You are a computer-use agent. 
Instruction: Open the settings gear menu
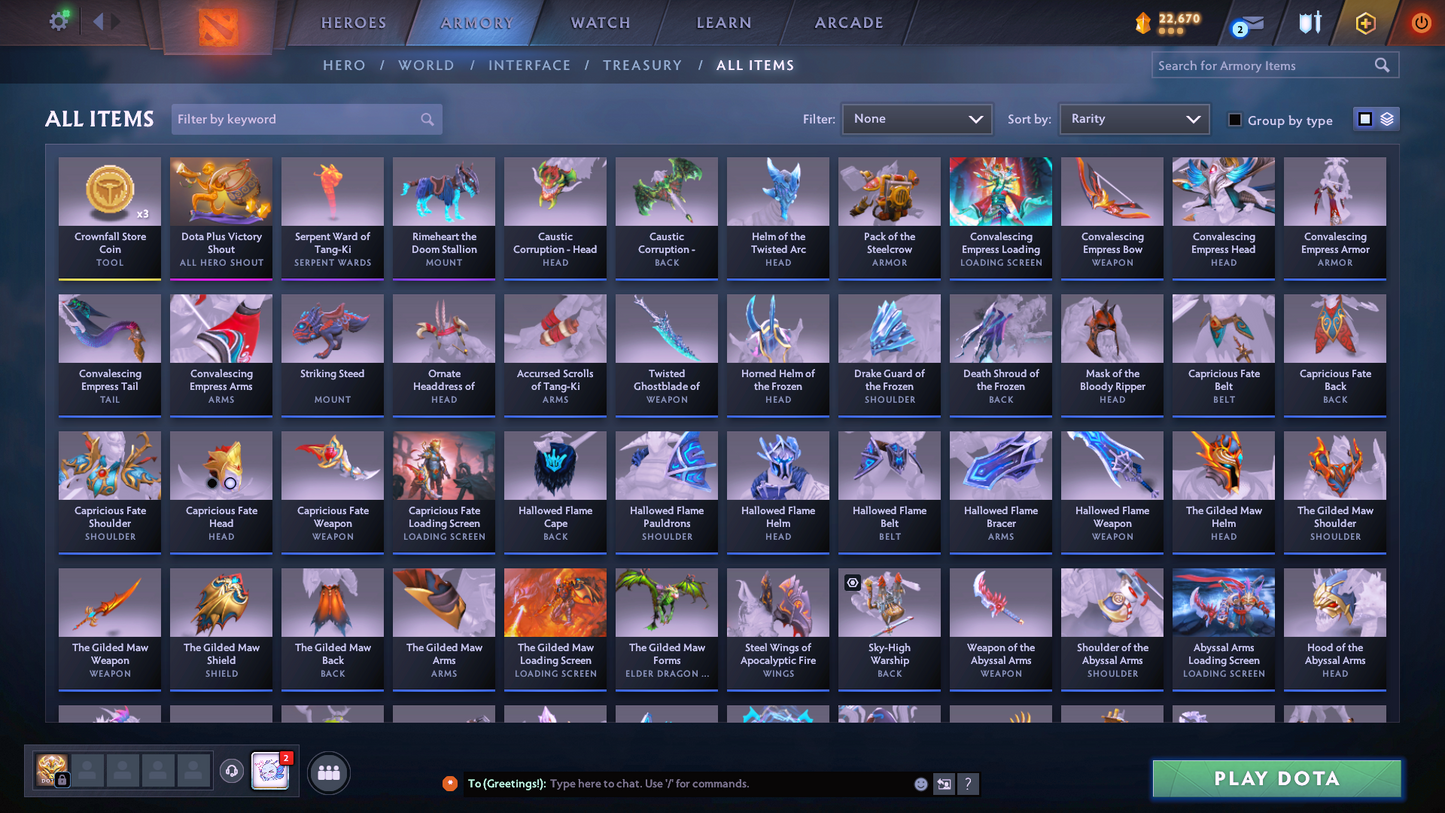(x=58, y=20)
